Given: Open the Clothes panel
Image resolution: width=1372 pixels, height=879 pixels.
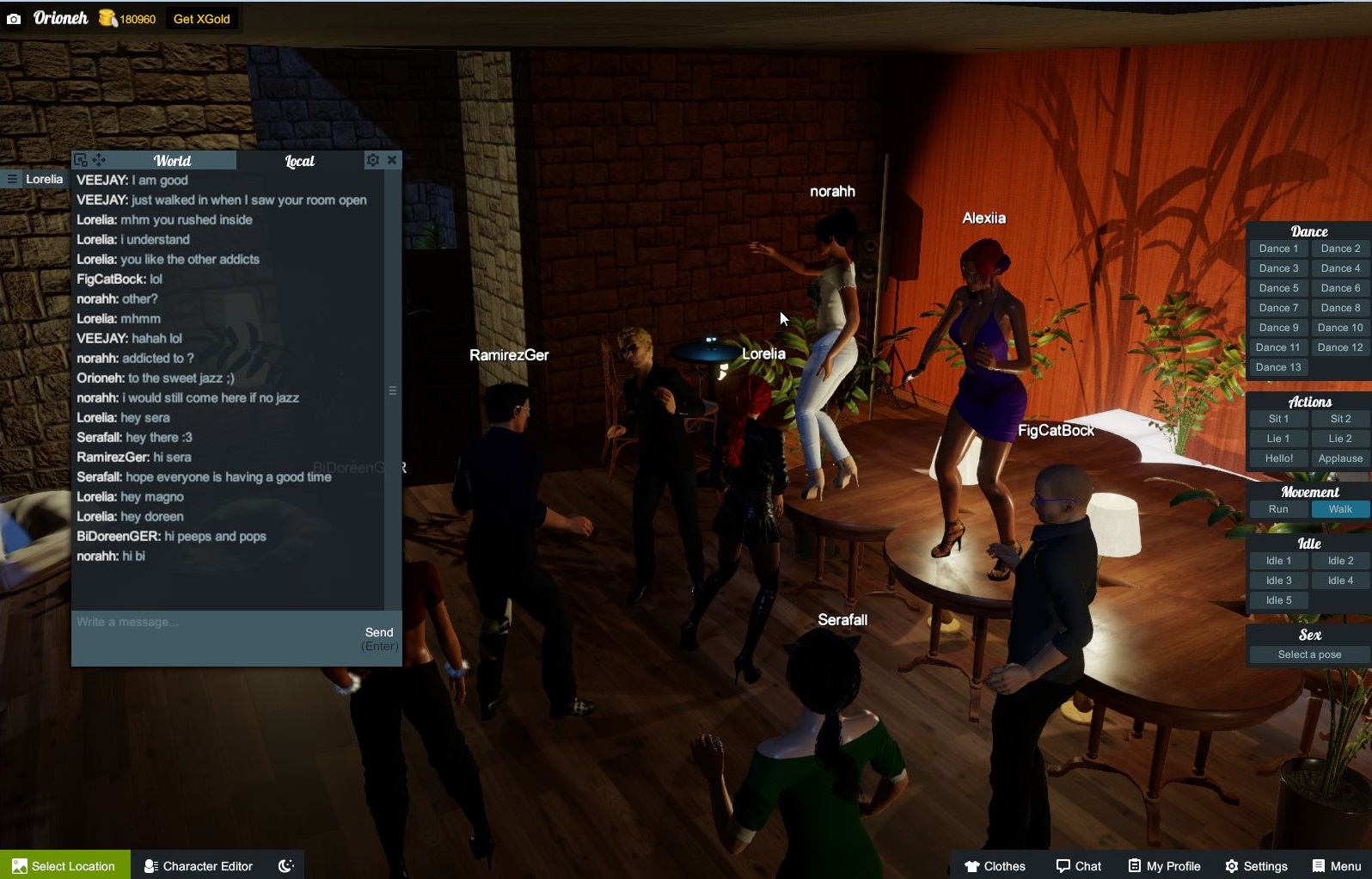Looking at the screenshot, I should [x=995, y=865].
